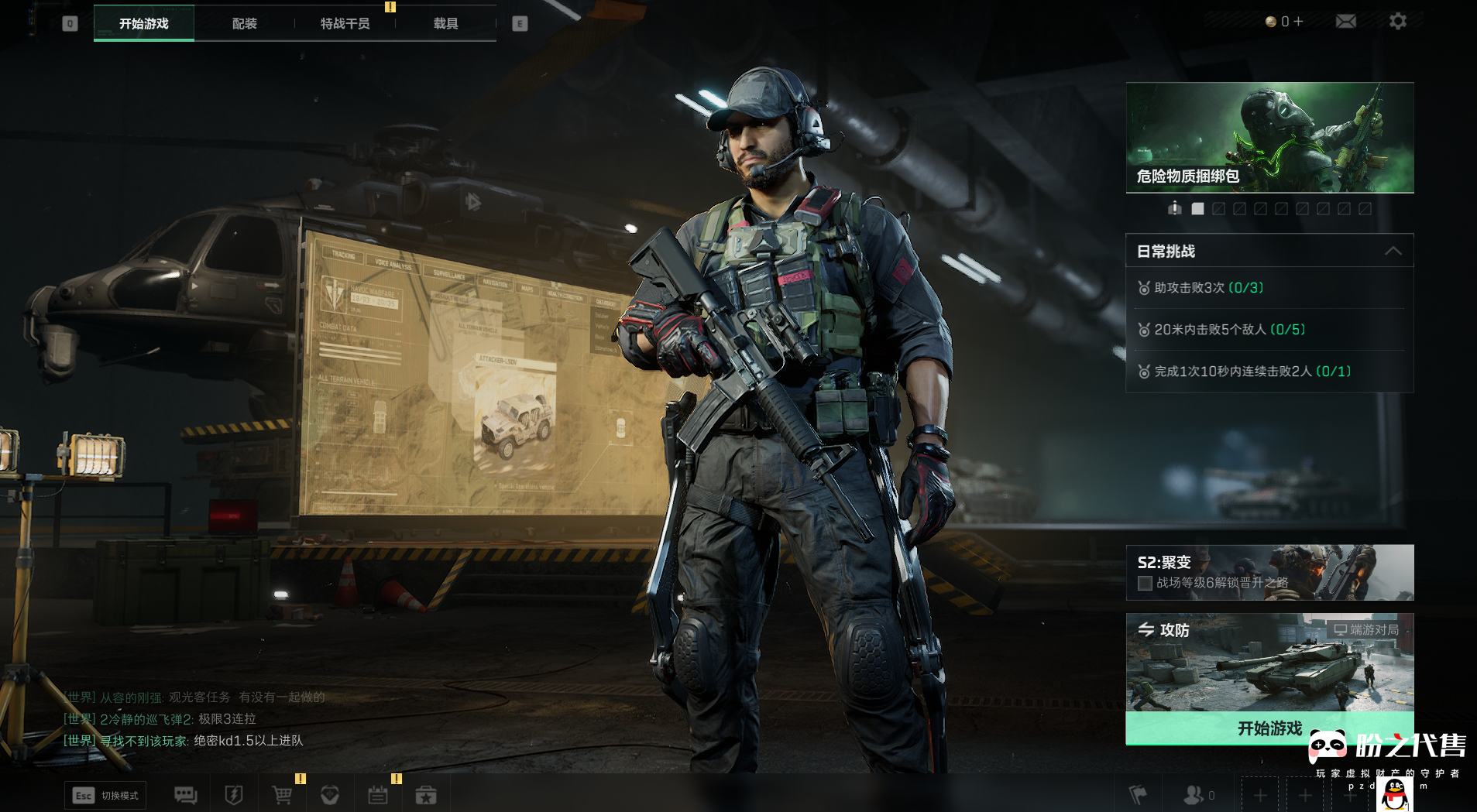Open the lightning shield icon
The image size is (1477, 812).
click(x=233, y=795)
